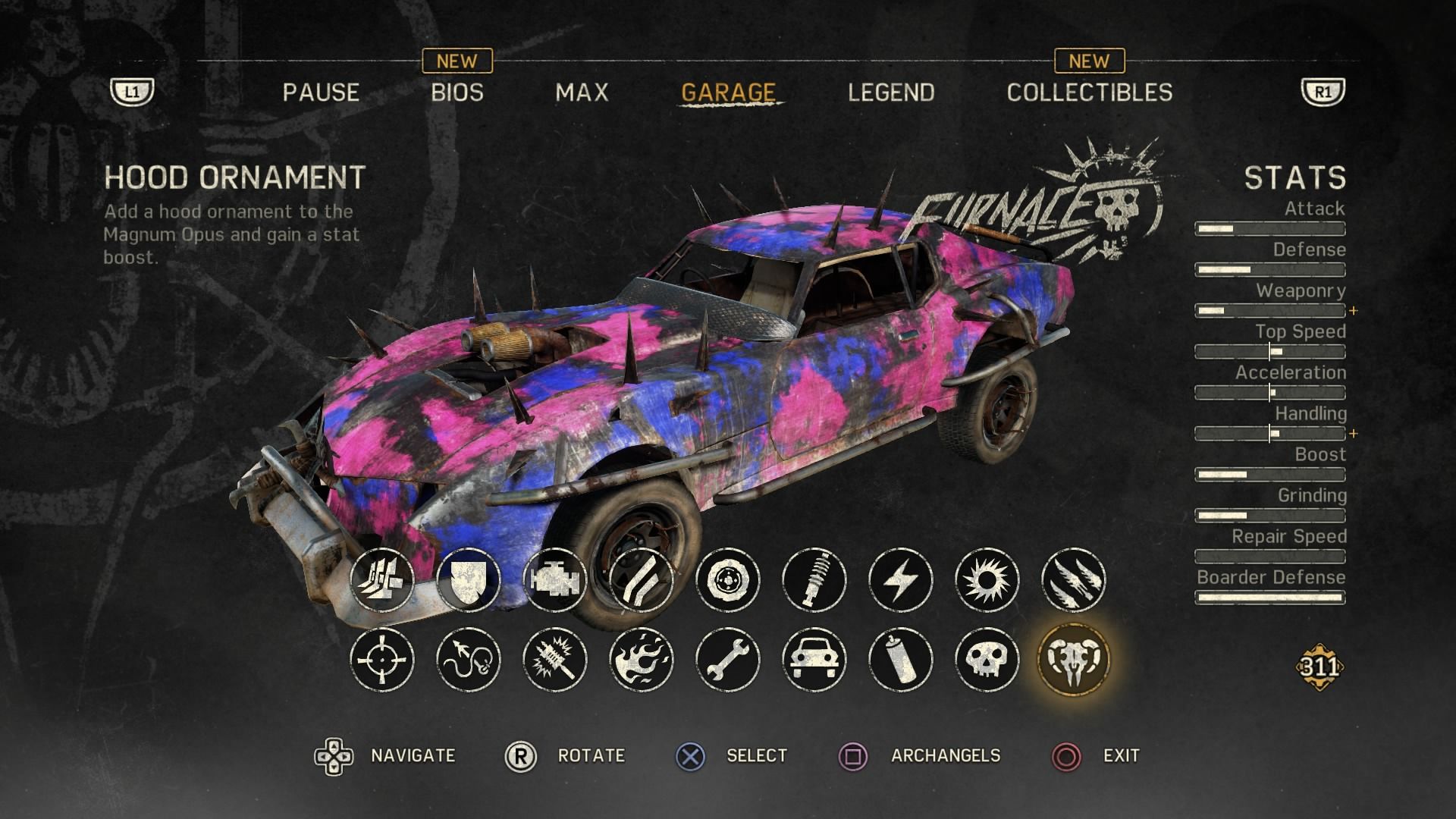
Task: Choose the engine upgrade icon
Action: (555, 581)
